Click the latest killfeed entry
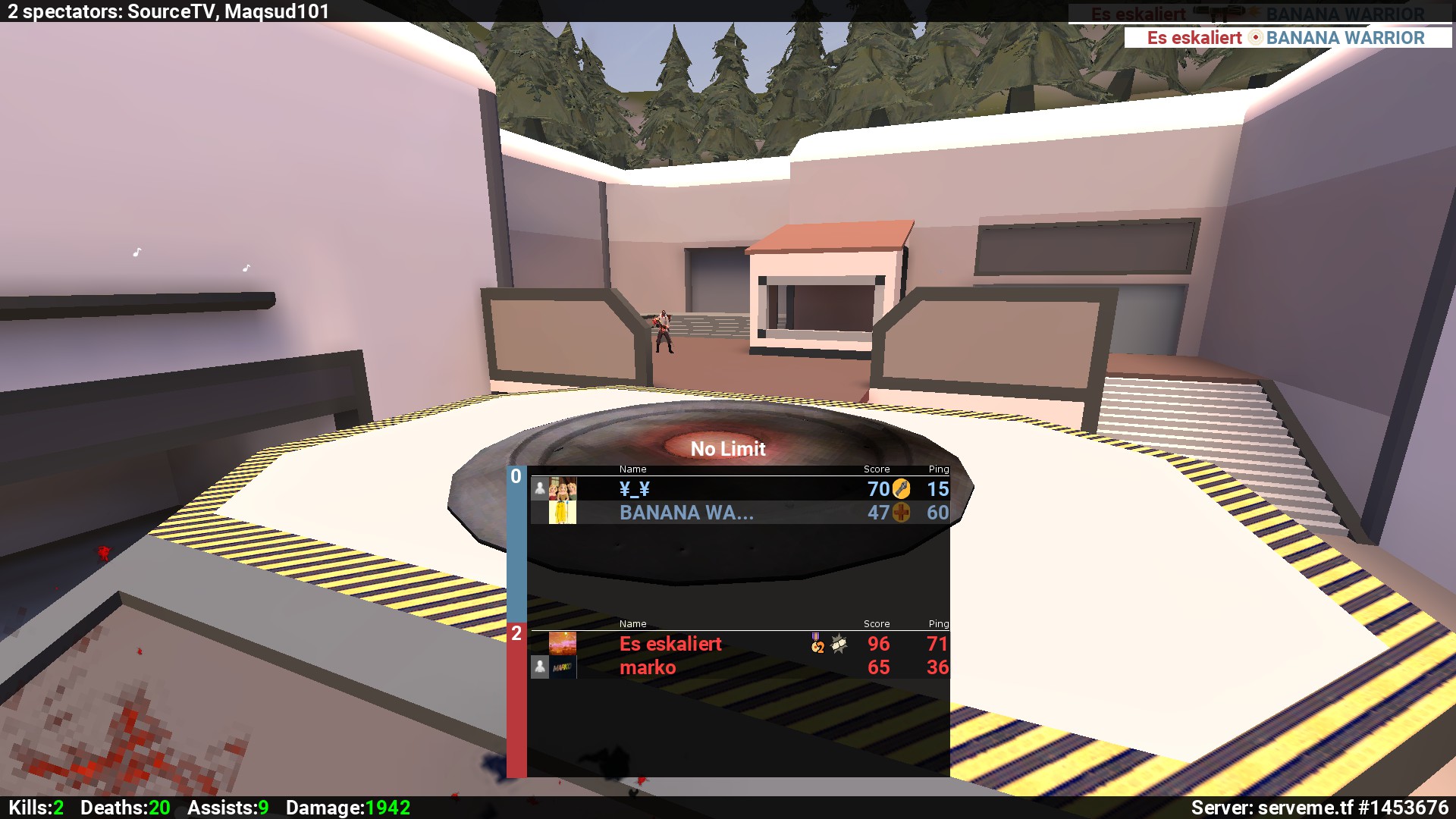This screenshot has height=819, width=1456. click(1287, 38)
